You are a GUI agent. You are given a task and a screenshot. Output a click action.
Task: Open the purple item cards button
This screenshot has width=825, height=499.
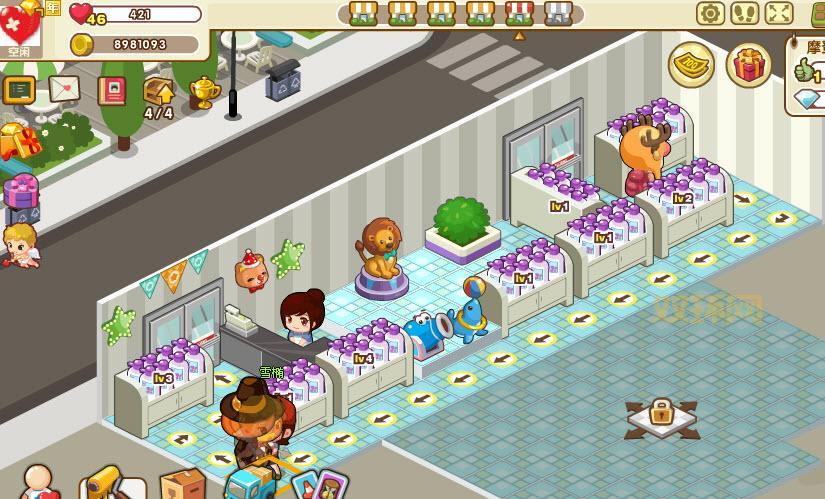(318, 485)
